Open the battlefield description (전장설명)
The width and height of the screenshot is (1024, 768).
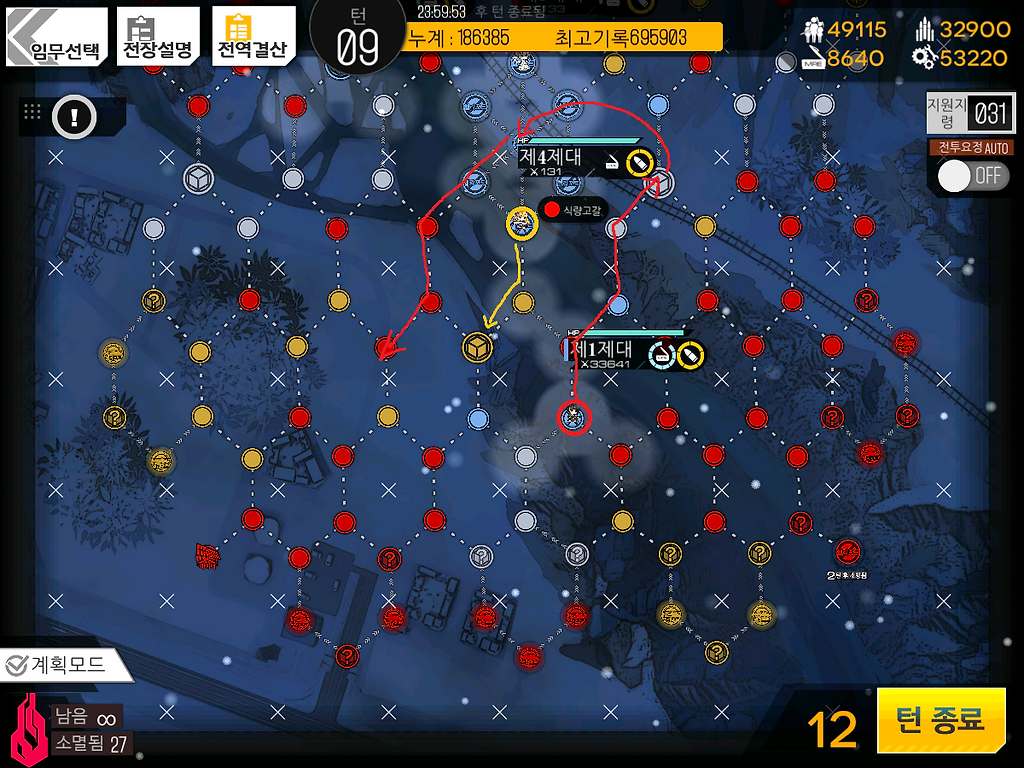tap(158, 38)
